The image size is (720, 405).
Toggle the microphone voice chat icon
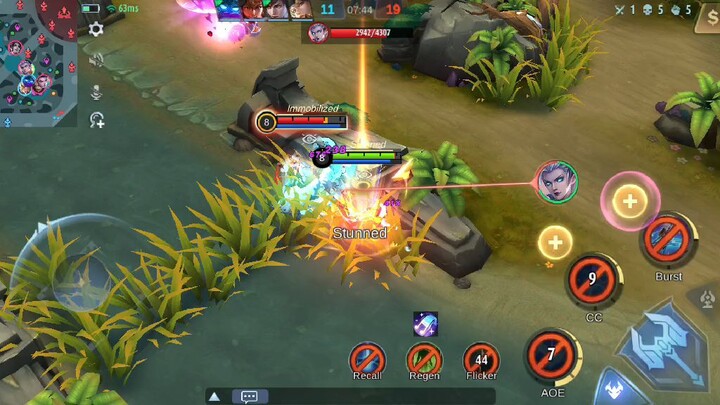coord(96,91)
